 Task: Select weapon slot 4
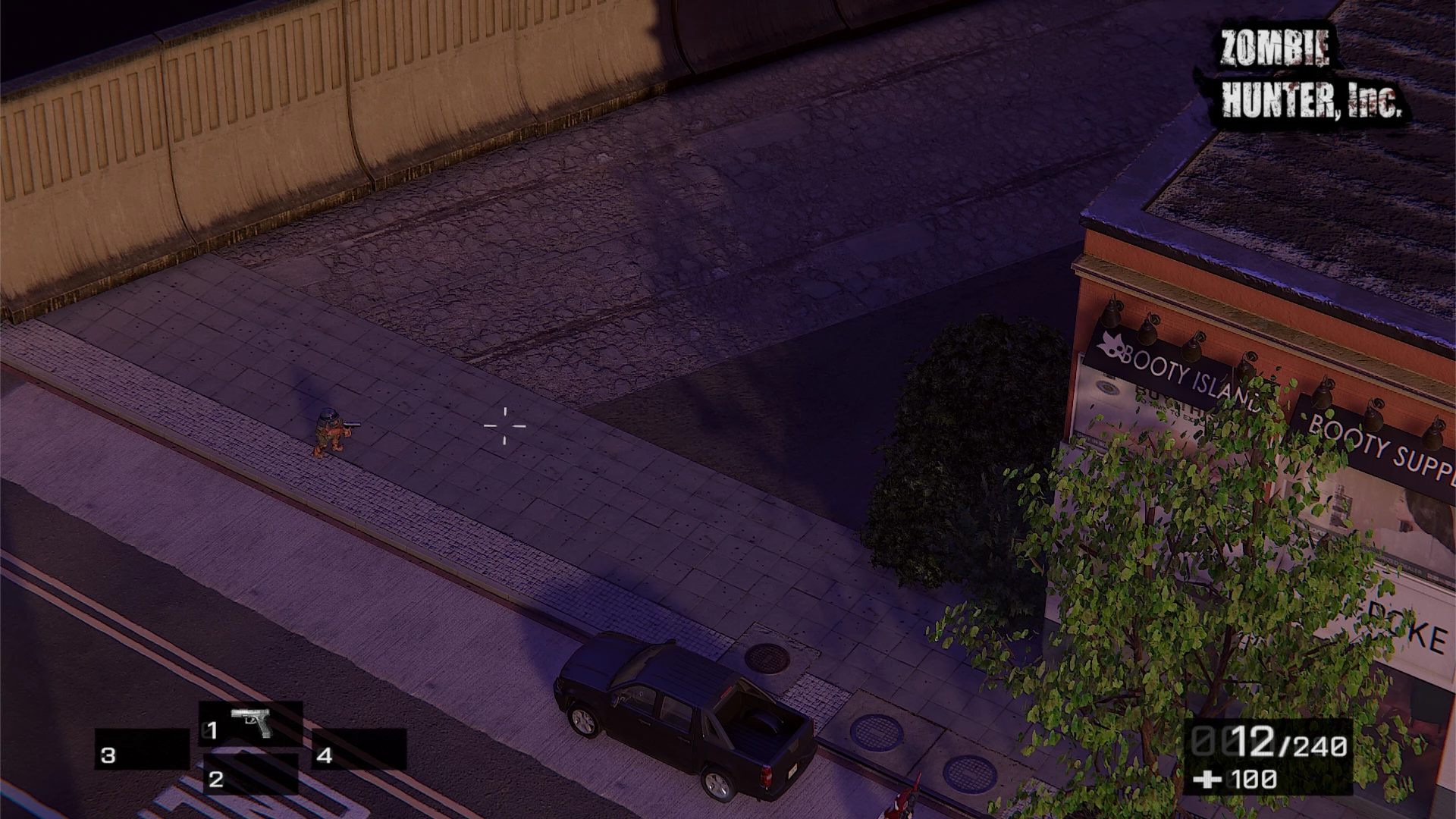pyautogui.click(x=359, y=749)
